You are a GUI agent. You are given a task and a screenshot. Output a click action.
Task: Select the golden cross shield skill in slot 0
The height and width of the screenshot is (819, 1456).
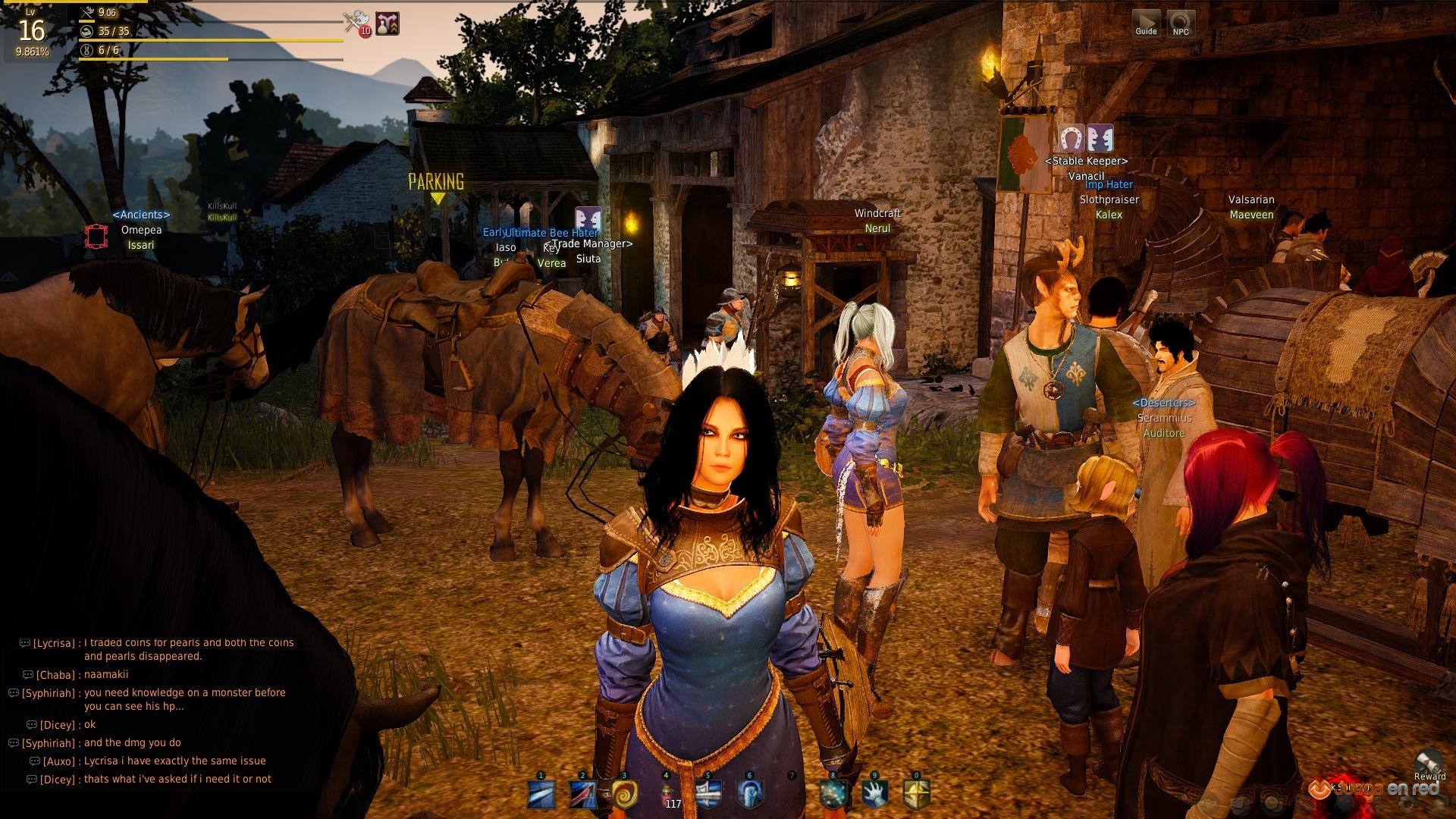916,794
